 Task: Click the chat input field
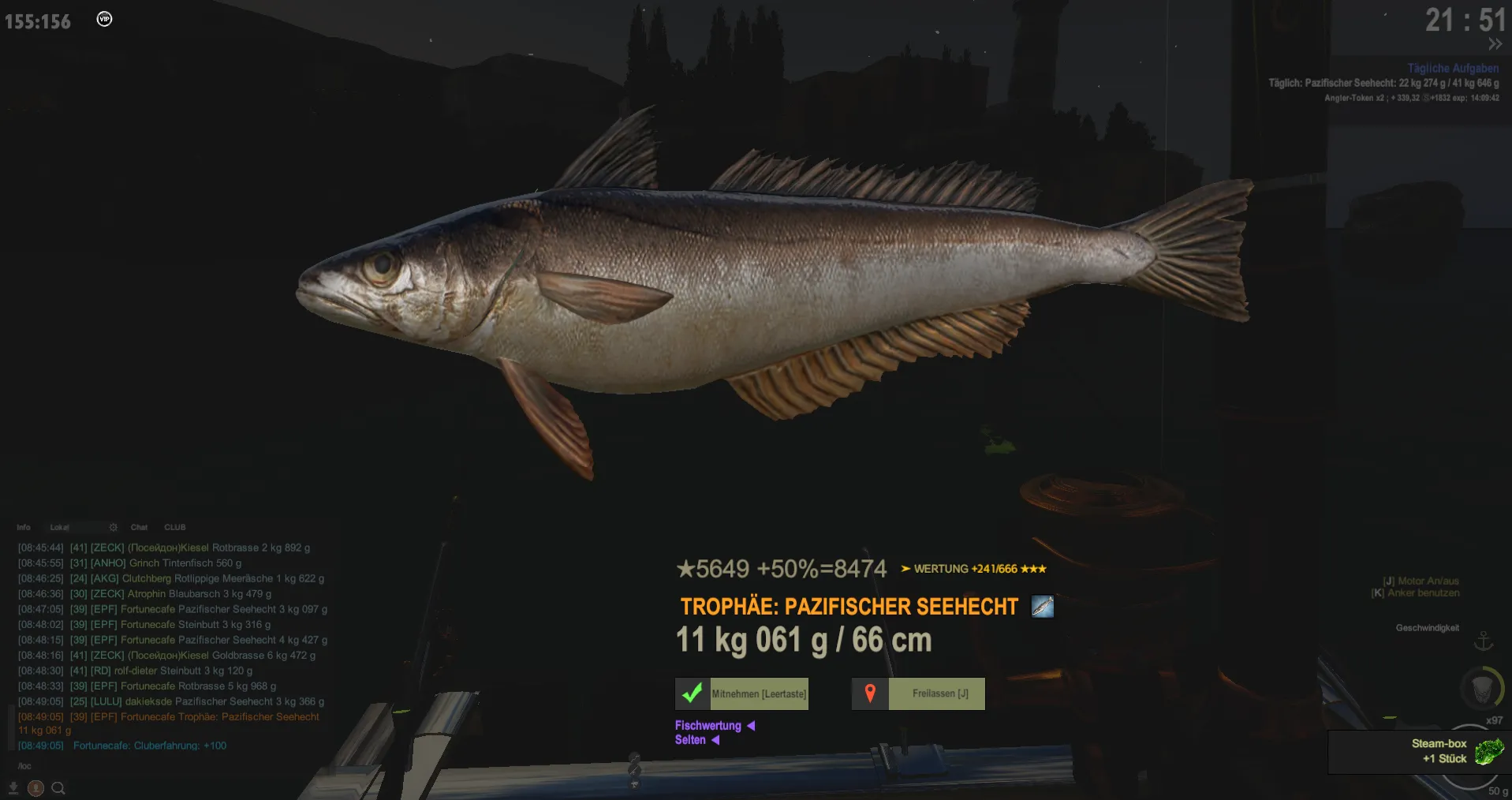pos(158,766)
